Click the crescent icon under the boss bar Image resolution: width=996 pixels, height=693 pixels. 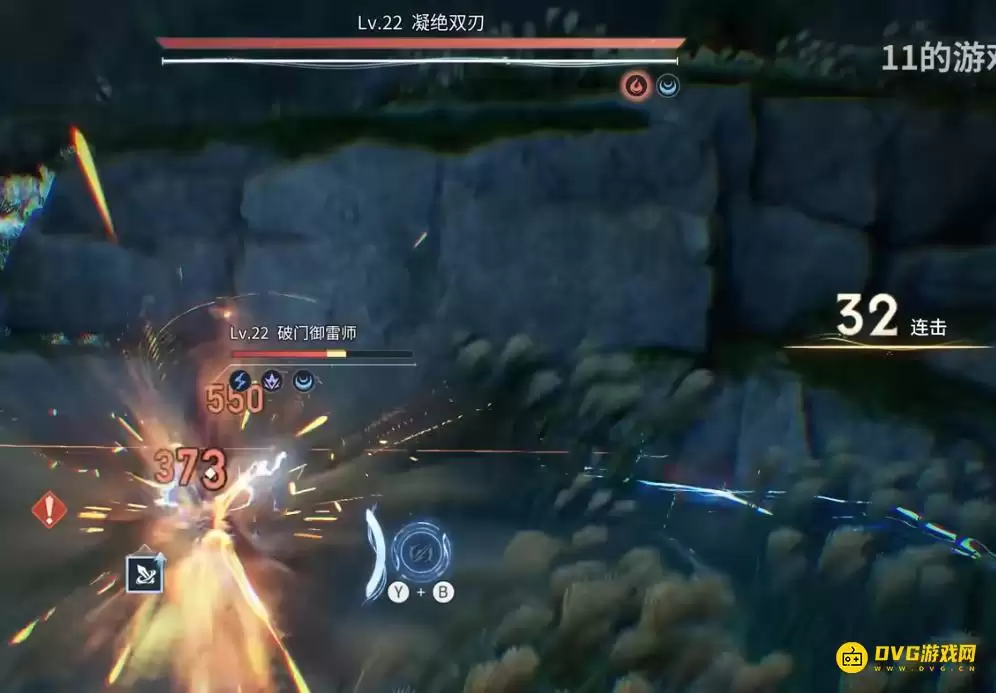pos(668,87)
